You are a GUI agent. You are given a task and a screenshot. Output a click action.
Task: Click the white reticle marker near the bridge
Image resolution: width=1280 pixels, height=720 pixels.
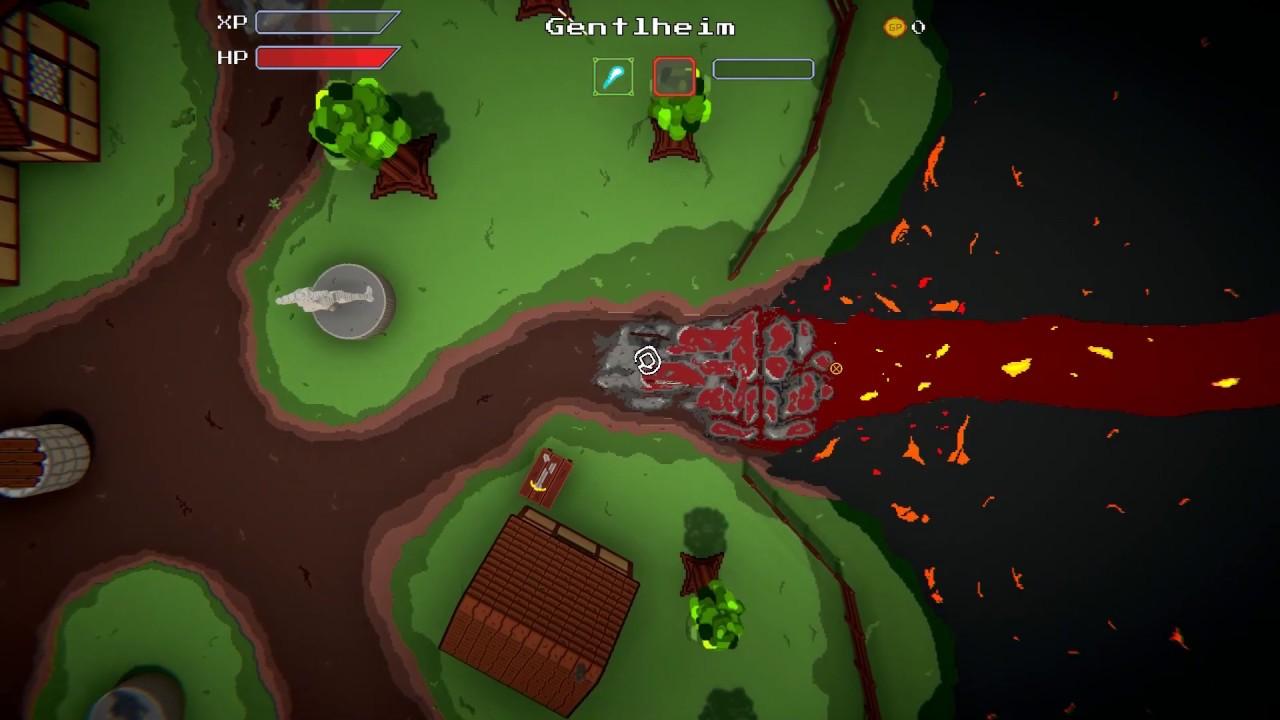tap(646, 362)
